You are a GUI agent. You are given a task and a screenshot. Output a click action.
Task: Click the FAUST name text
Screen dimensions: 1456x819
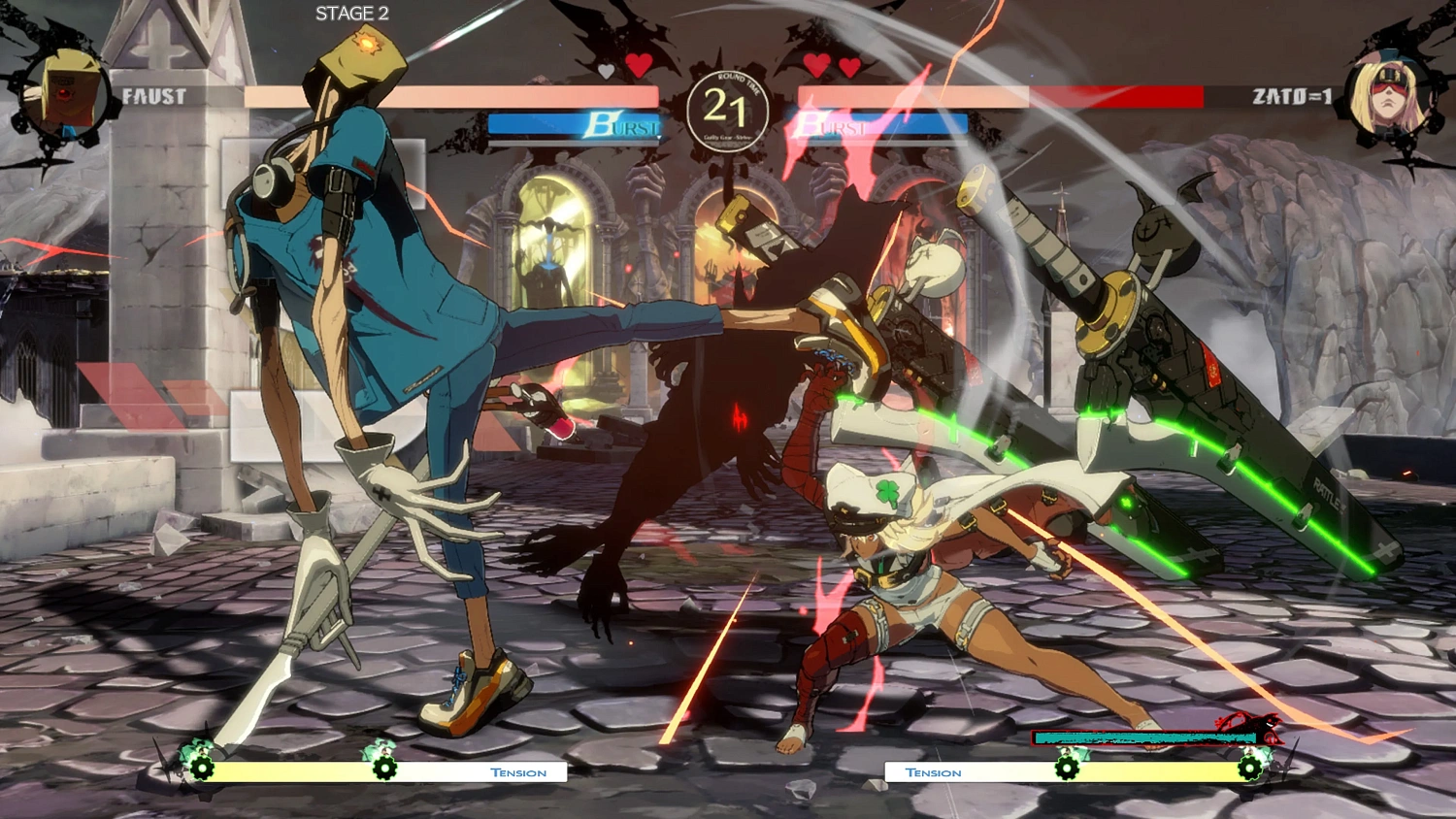click(153, 96)
